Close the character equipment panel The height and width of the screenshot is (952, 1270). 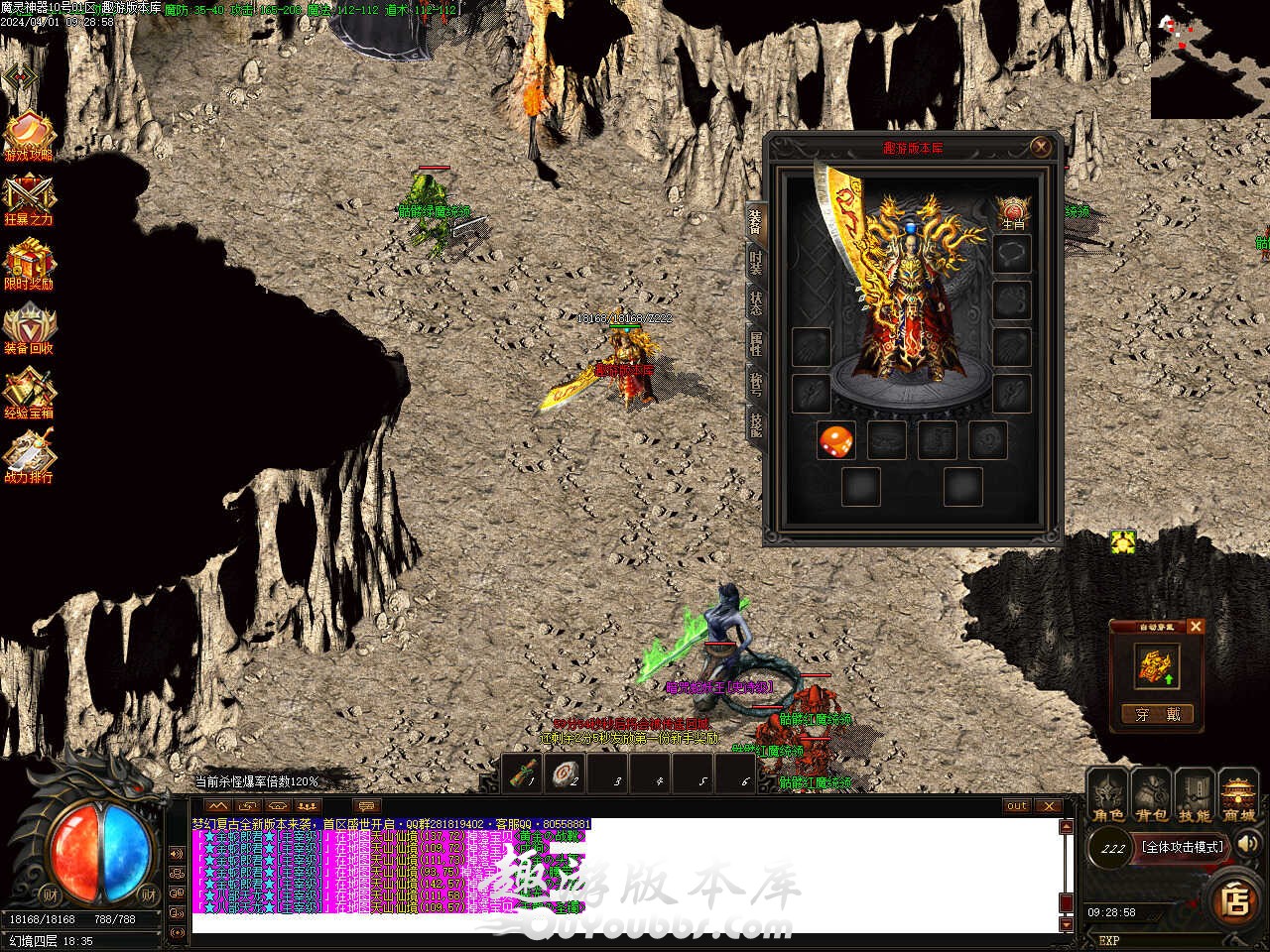tap(1040, 148)
